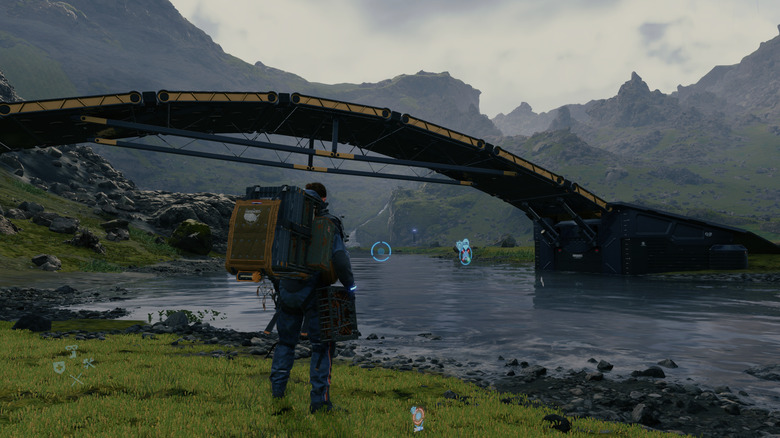The height and width of the screenshot is (438, 780).
Task: Click the faint shield icon
Action: click(59, 368)
